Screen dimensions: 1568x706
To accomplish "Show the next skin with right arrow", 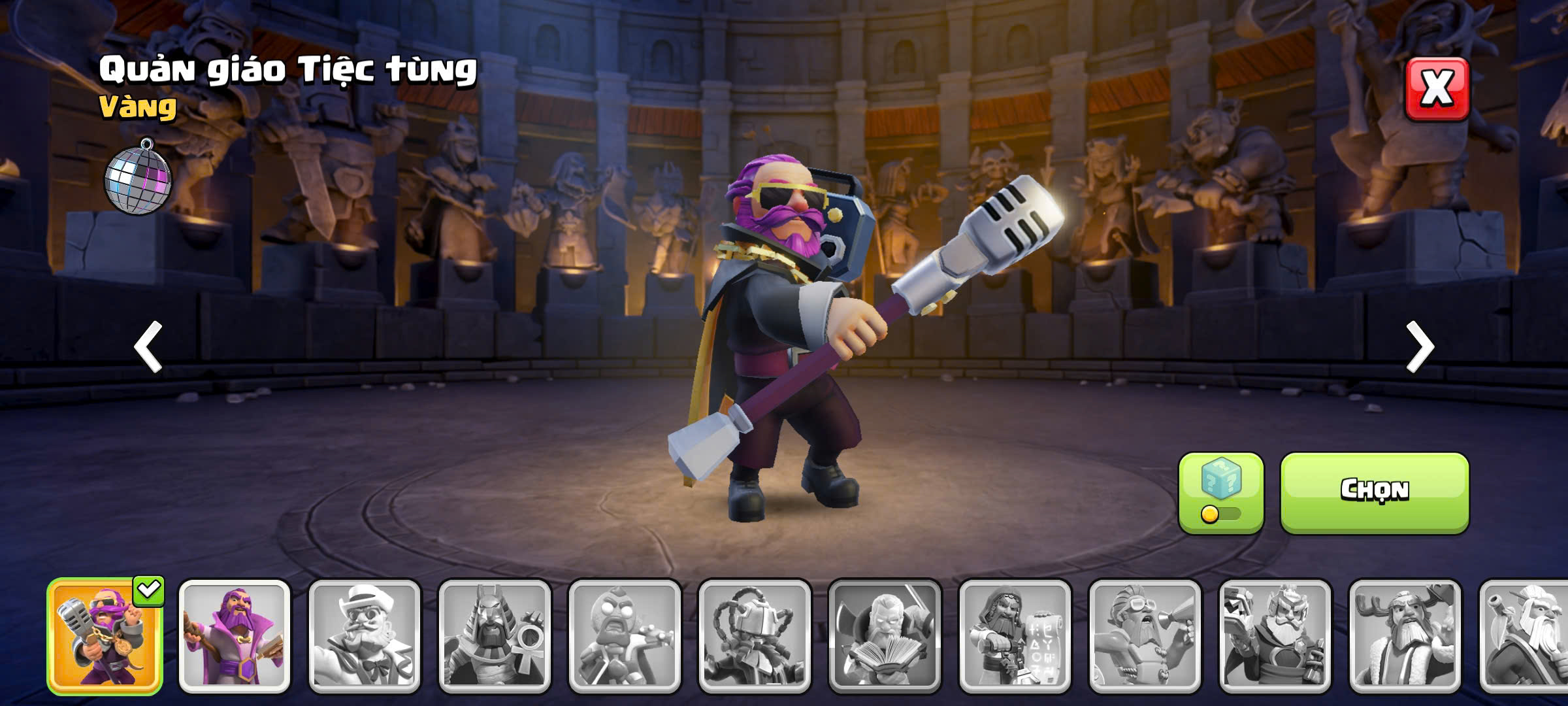I will 1420,346.
